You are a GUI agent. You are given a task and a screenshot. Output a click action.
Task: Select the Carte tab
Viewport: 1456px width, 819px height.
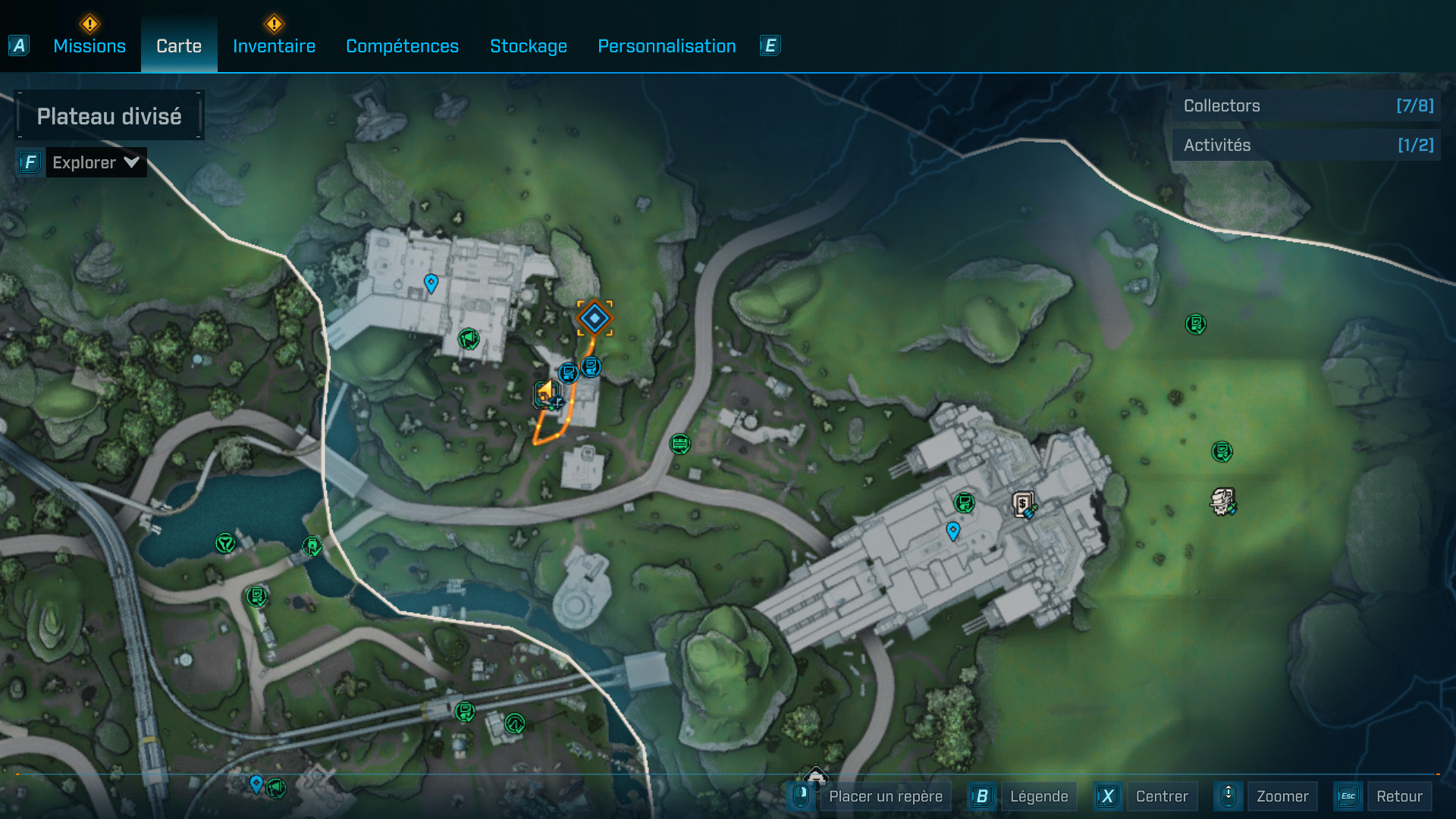pyautogui.click(x=179, y=46)
